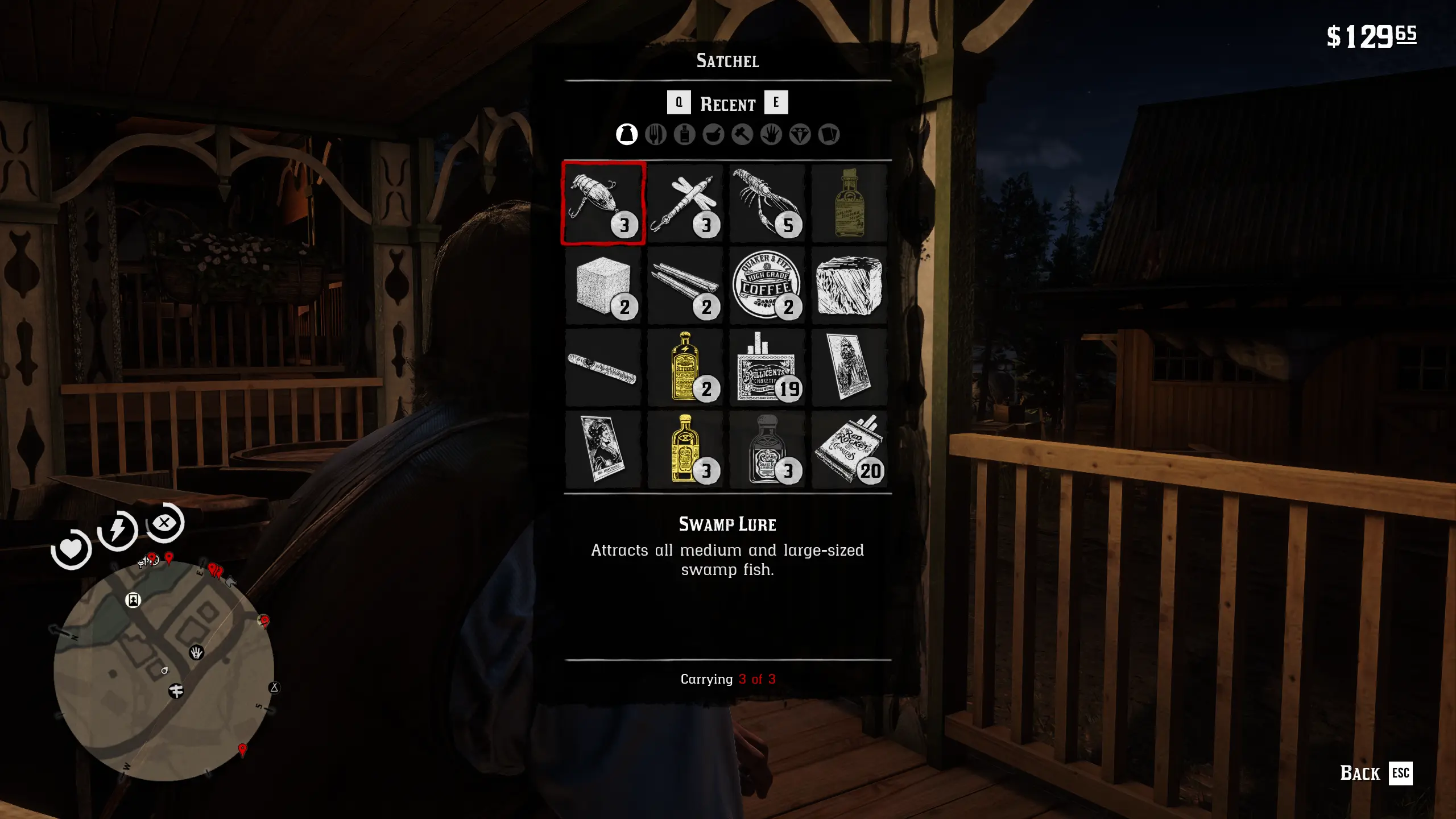Open the tonics bottle category tab
1456x819 pixels.
(x=685, y=135)
